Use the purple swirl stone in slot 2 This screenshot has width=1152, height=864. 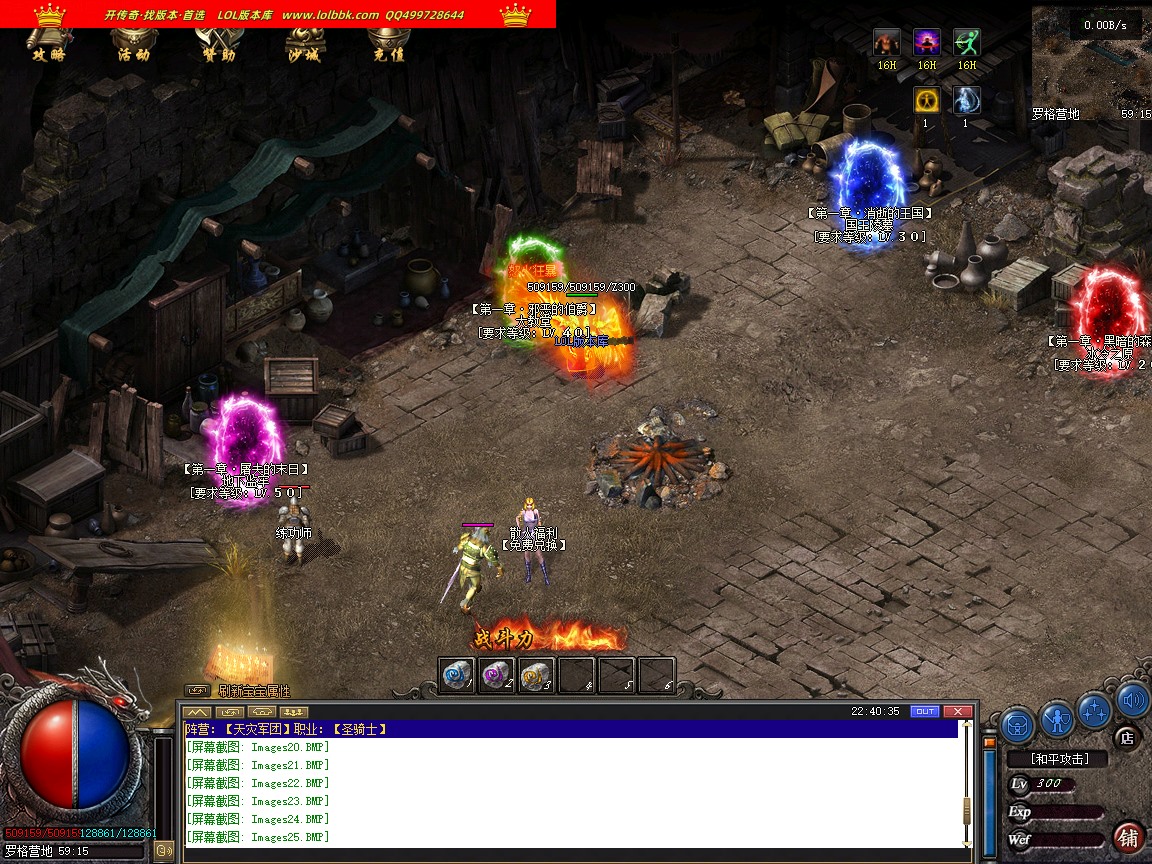[497, 675]
